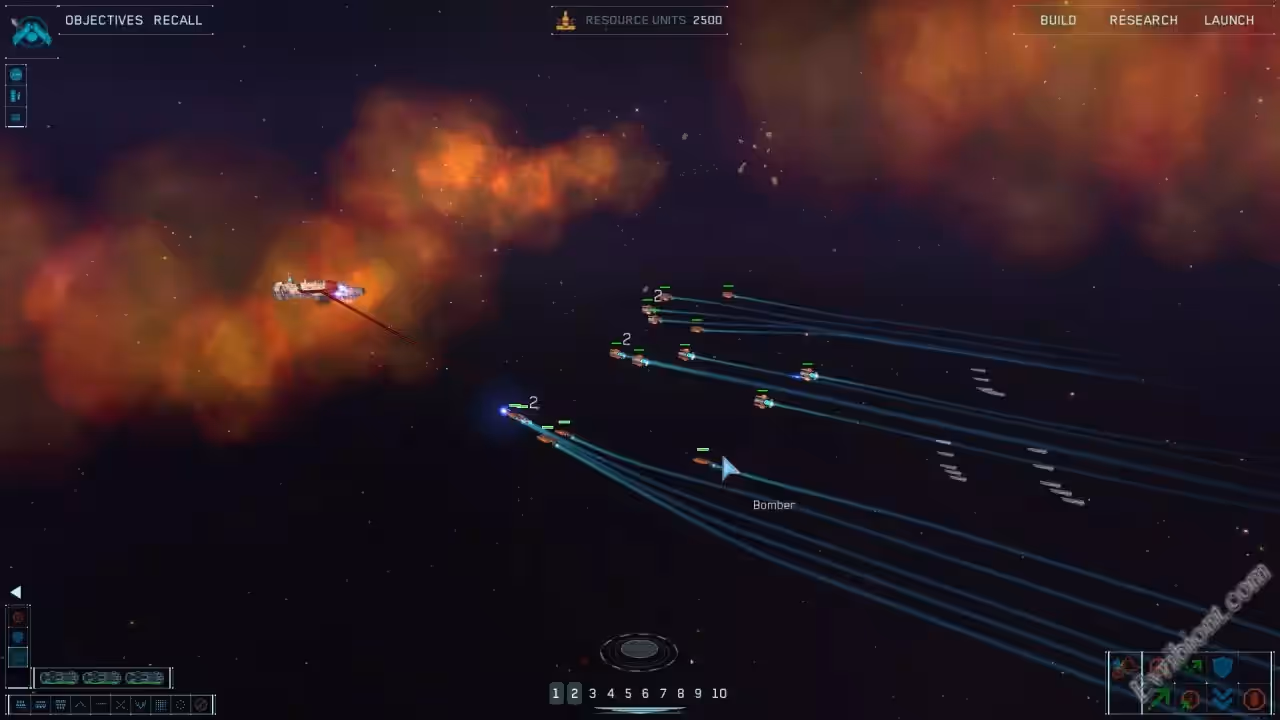
Task: Click the blue double-chevron command icon
Action: click(1223, 698)
